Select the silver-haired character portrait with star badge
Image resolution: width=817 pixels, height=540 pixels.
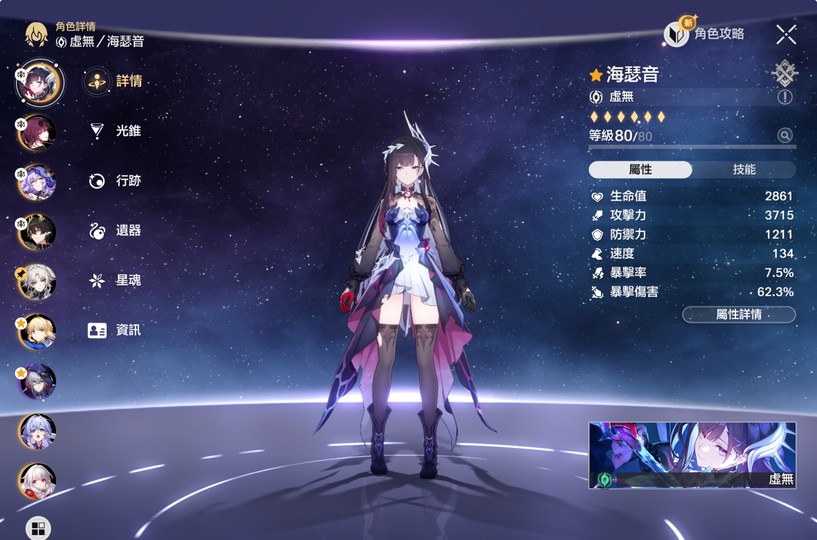(37, 281)
